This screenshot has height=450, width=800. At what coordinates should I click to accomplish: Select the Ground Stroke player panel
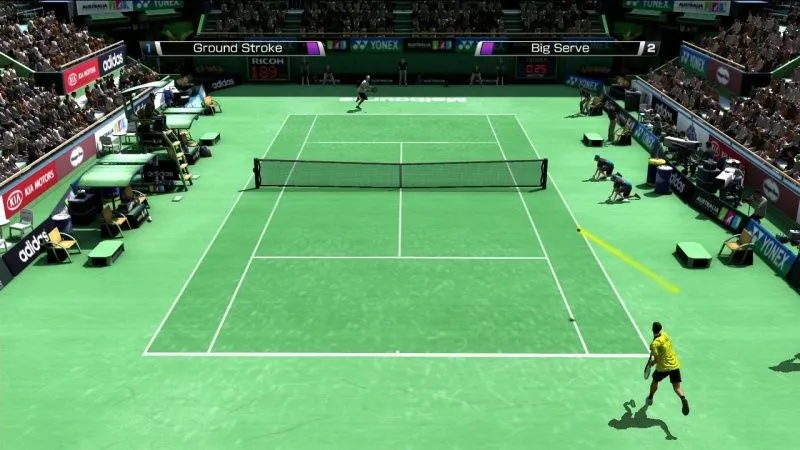[238, 48]
